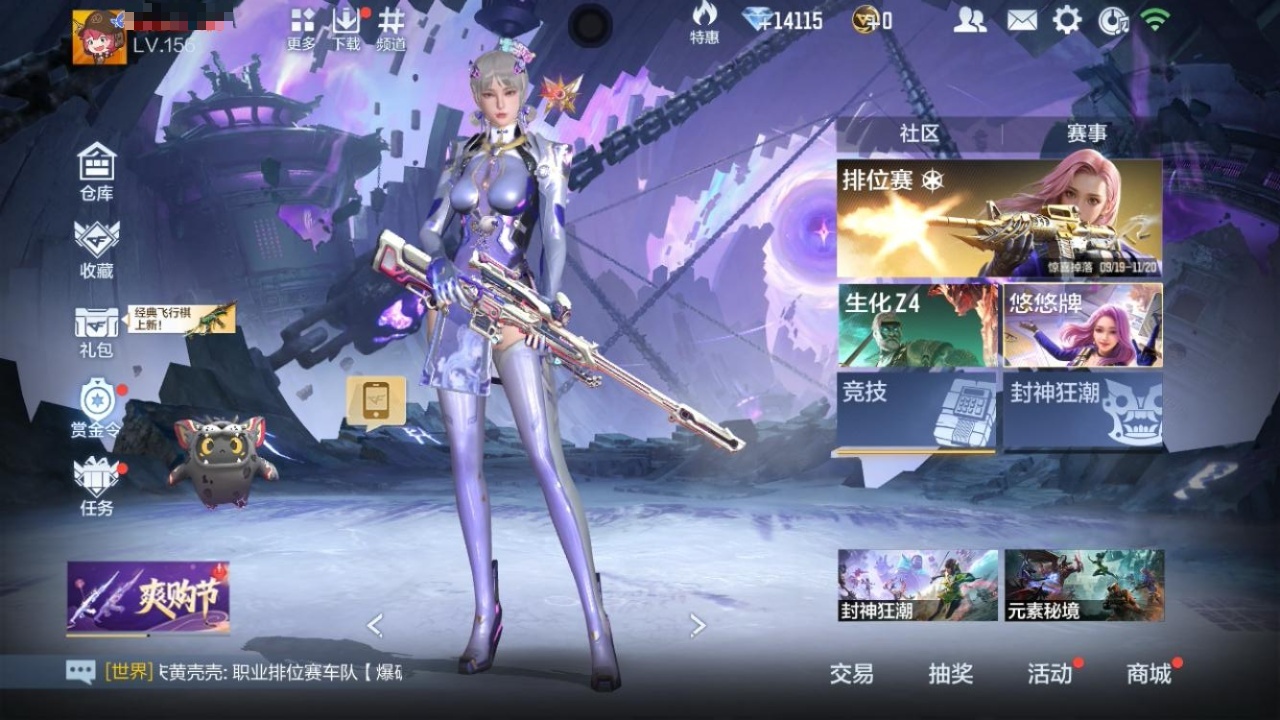Open the settings gear
This screenshot has width=1280, height=720.
point(1067,20)
